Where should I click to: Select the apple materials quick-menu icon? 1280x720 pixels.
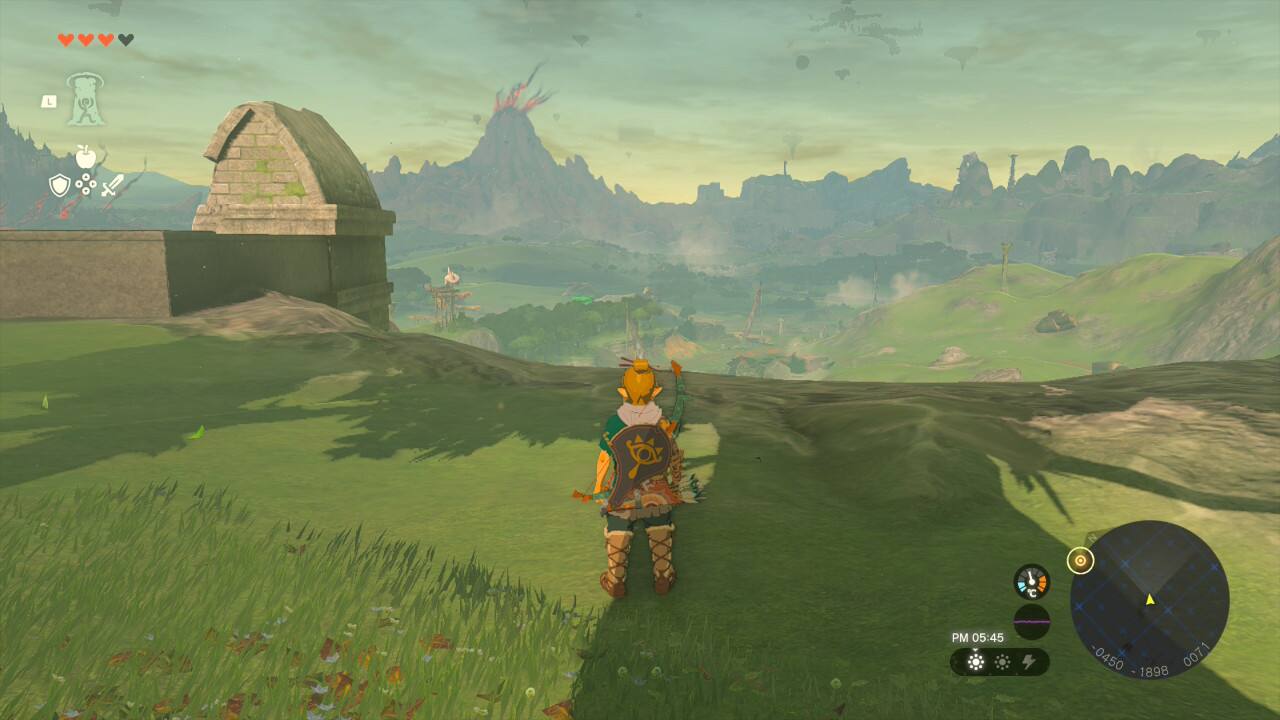point(86,156)
